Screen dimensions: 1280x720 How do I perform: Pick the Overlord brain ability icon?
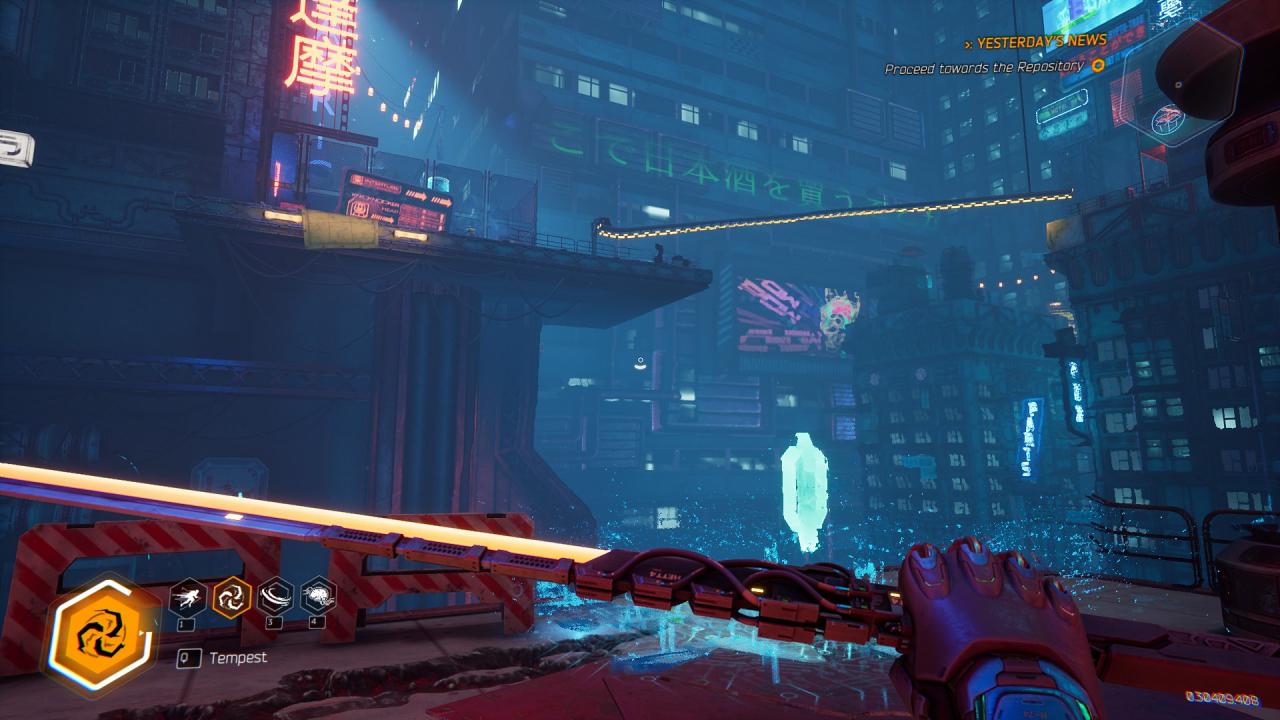pyautogui.click(x=318, y=598)
